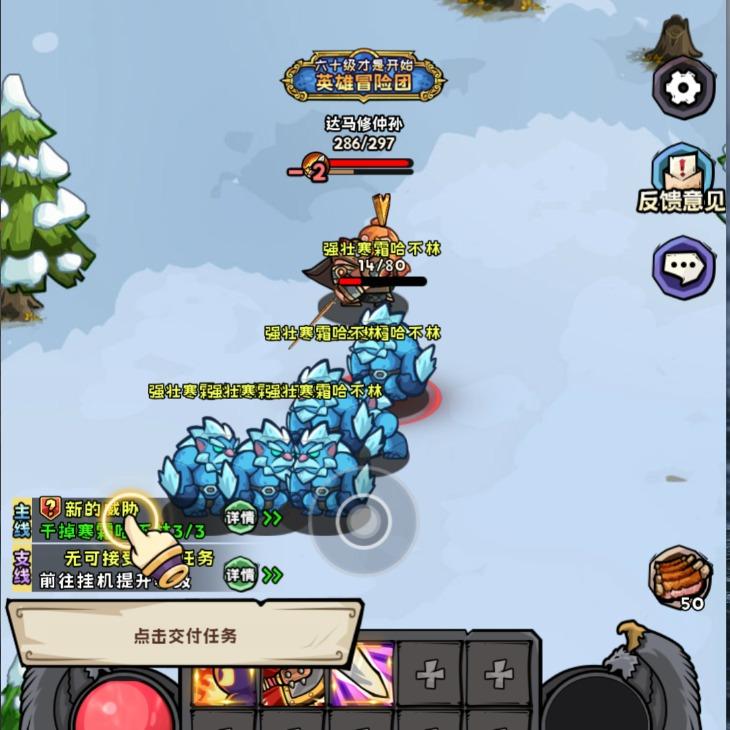Open the gear settings menu
The image size is (730, 730).
click(x=683, y=88)
